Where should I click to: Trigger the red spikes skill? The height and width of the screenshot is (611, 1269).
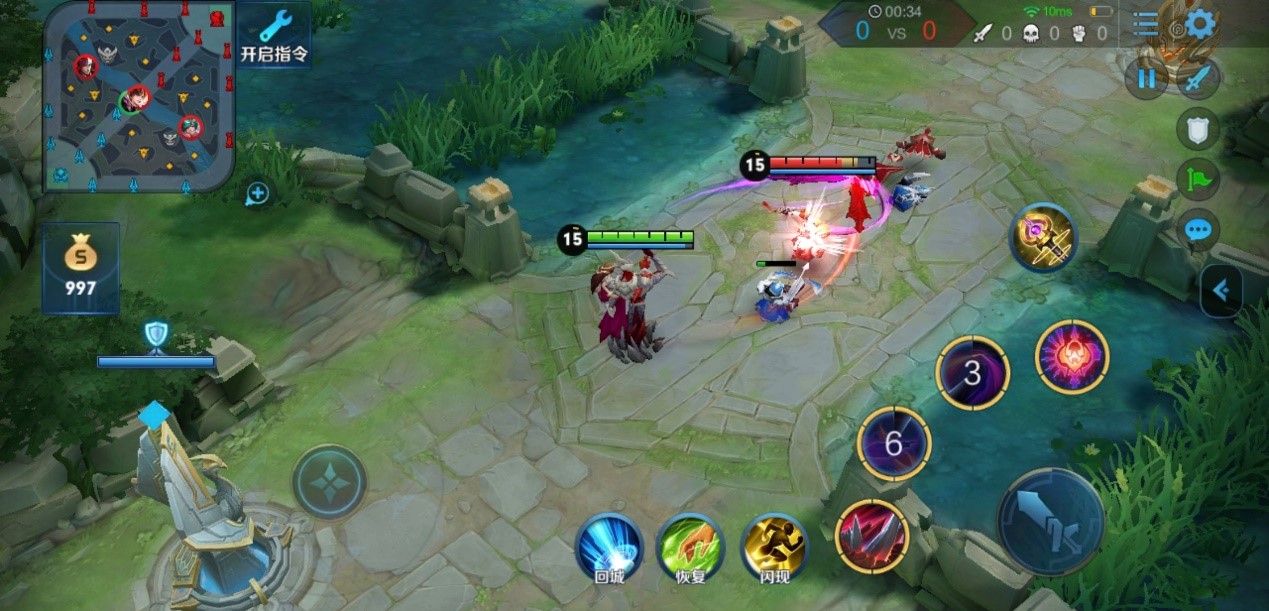coord(871,536)
